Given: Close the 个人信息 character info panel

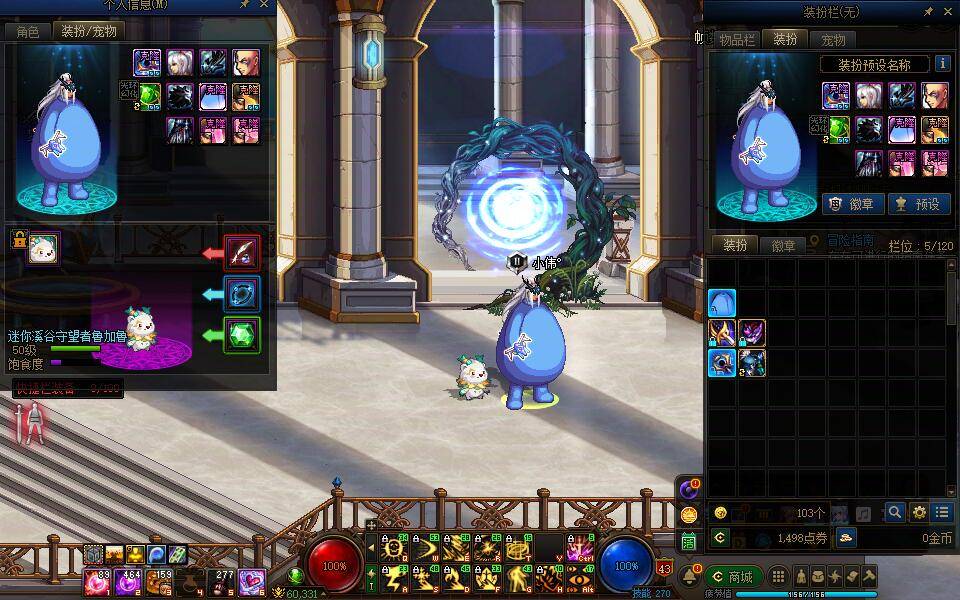Looking at the screenshot, I should 265,5.
